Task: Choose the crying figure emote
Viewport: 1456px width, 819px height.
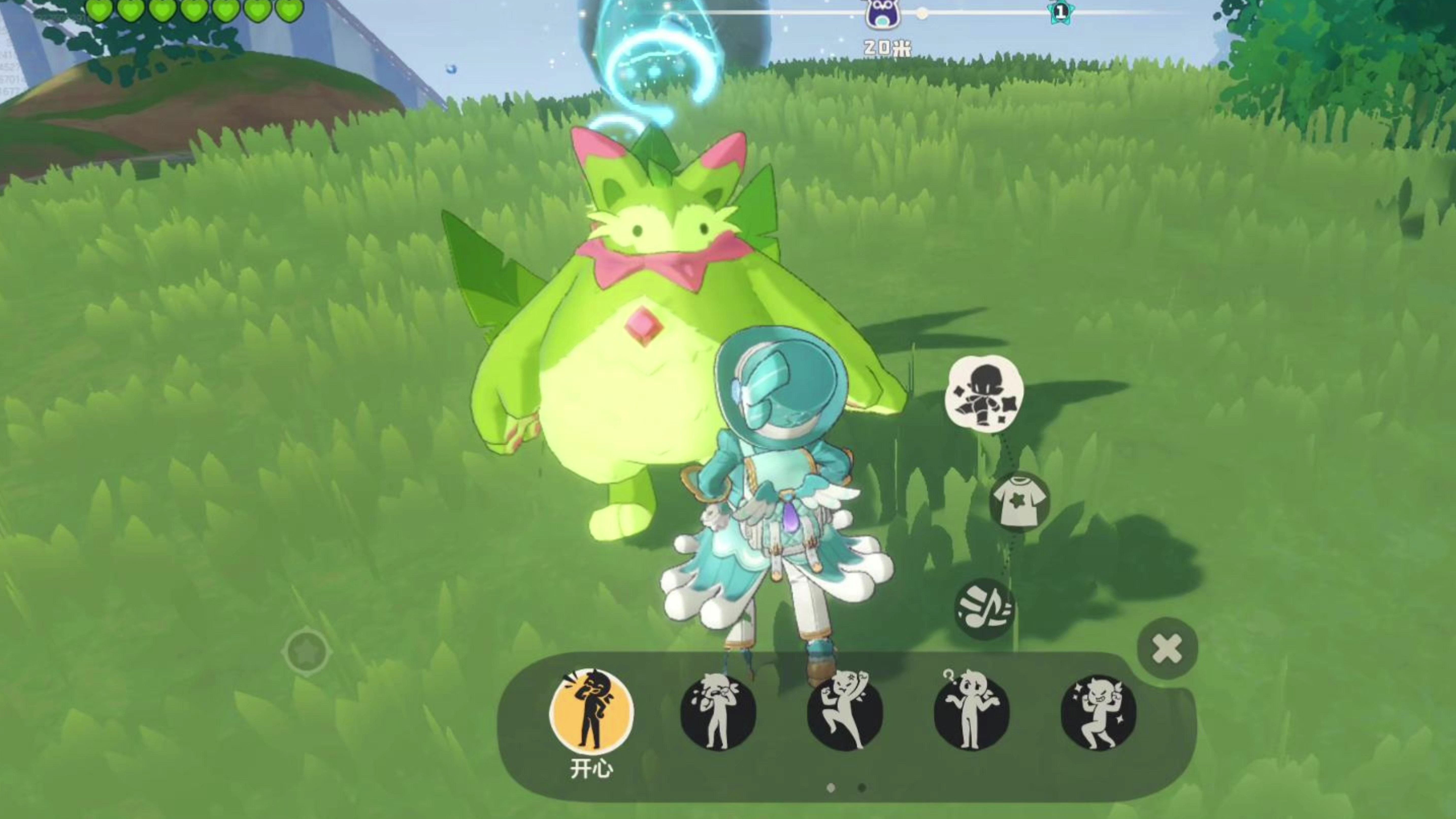Action: (718, 712)
